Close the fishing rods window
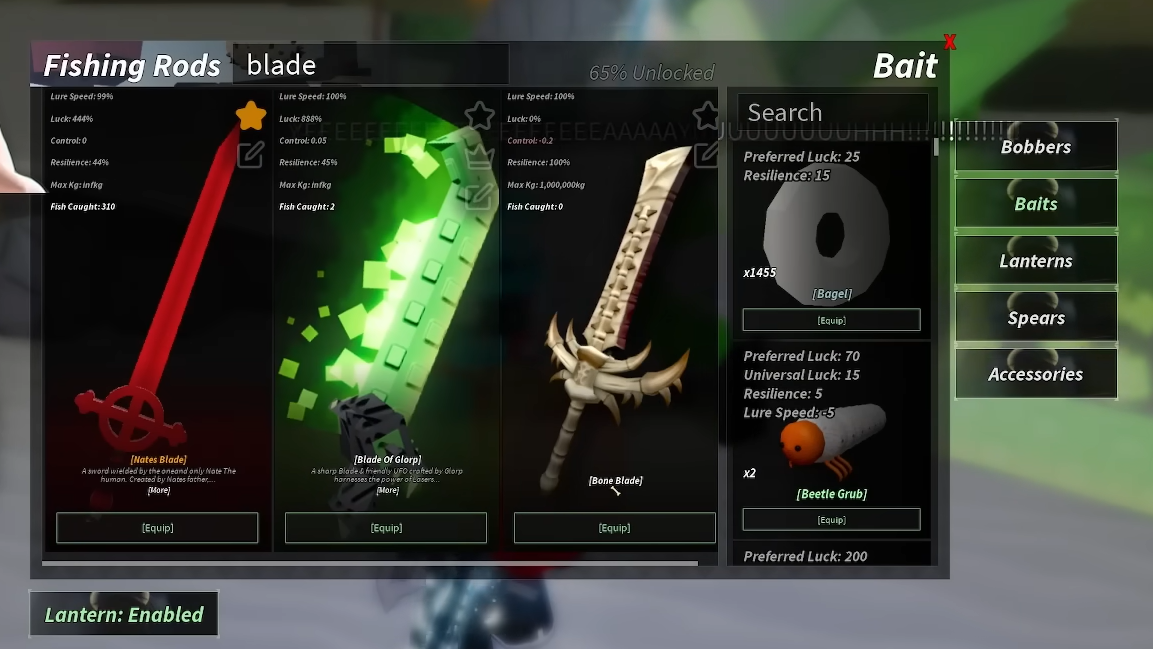This screenshot has height=649, width=1153. pos(950,42)
